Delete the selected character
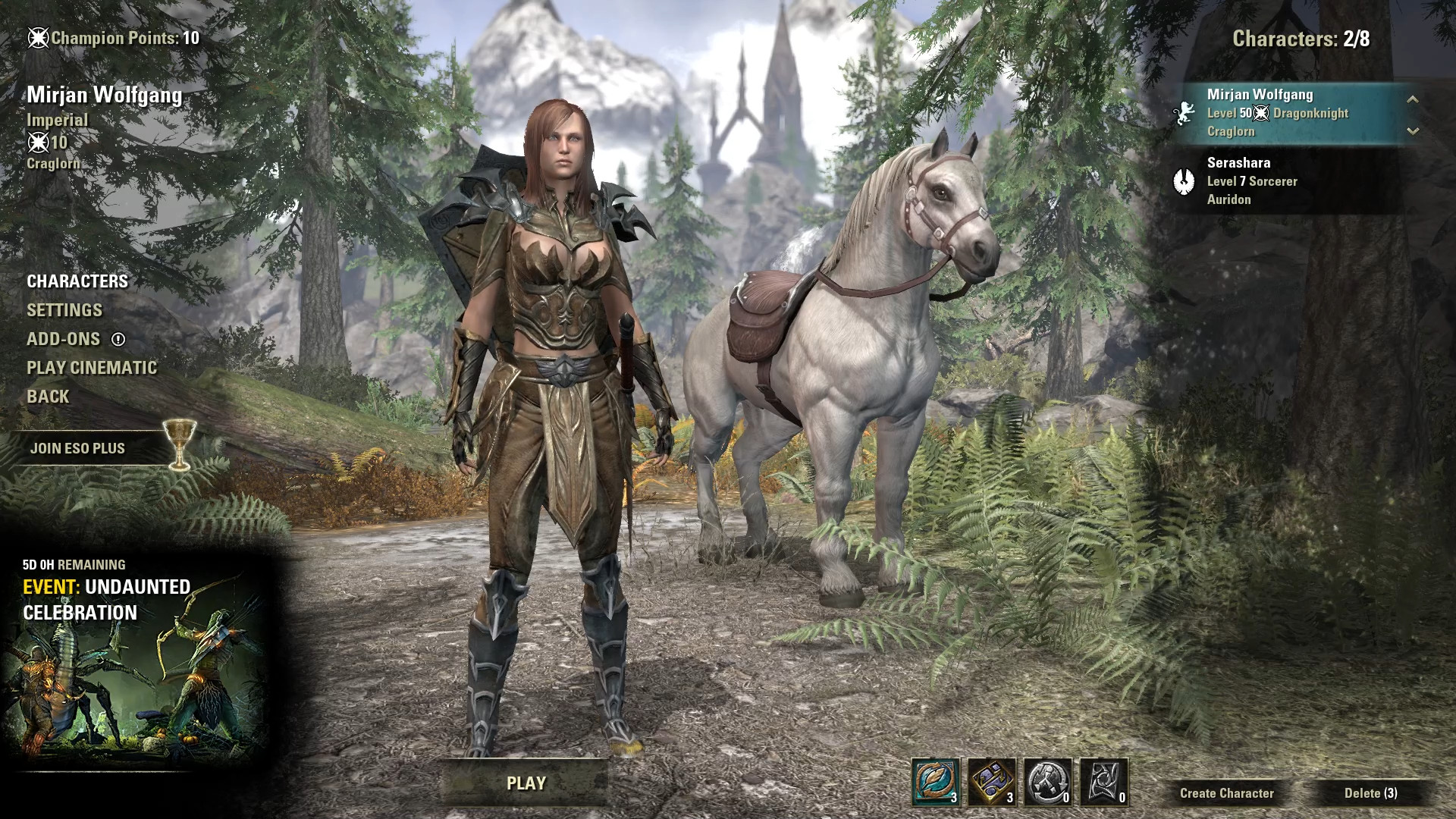 click(x=1370, y=793)
